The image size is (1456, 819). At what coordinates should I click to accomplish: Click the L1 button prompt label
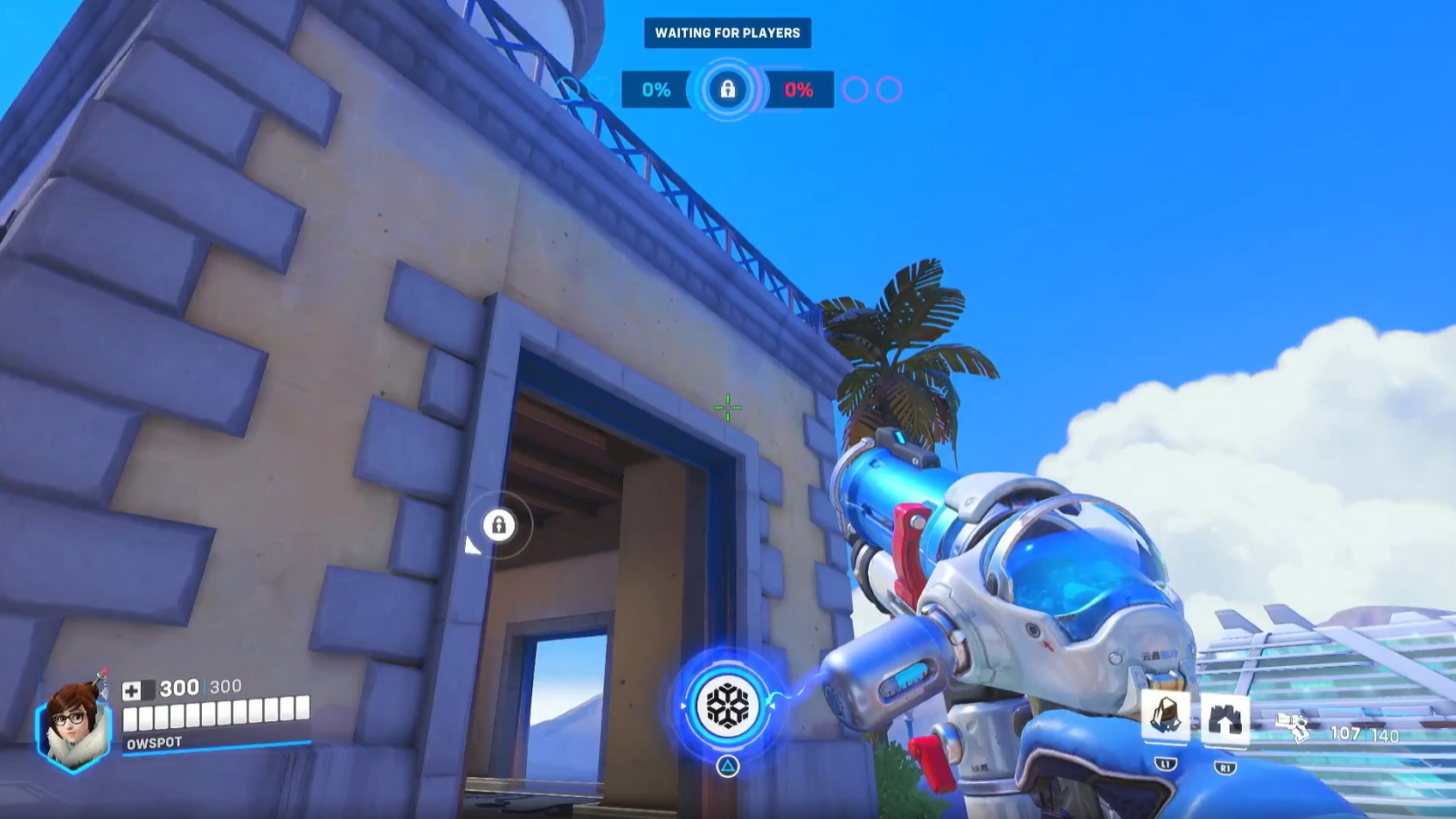tap(1166, 767)
